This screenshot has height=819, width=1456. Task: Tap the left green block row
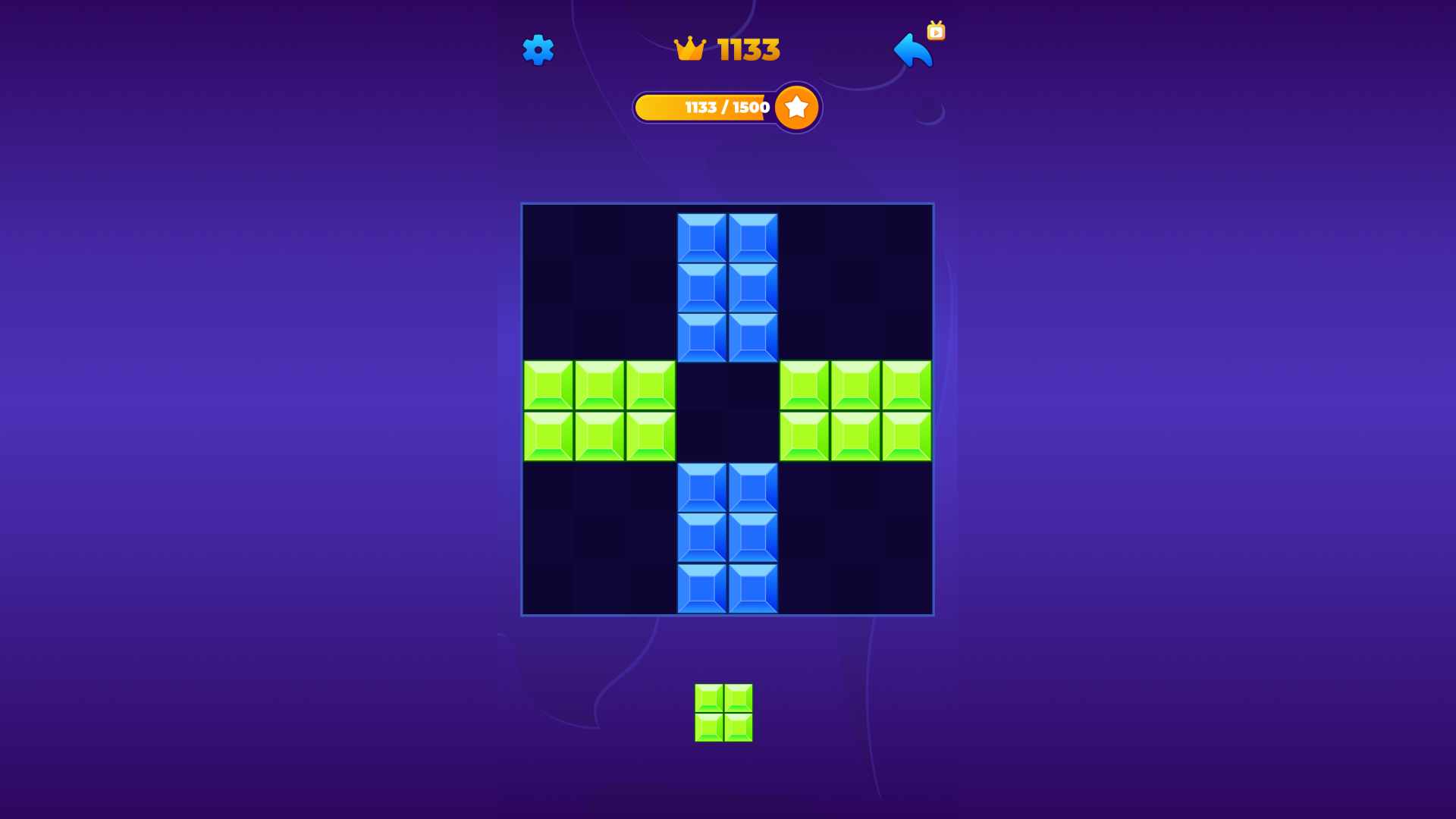[x=599, y=409]
